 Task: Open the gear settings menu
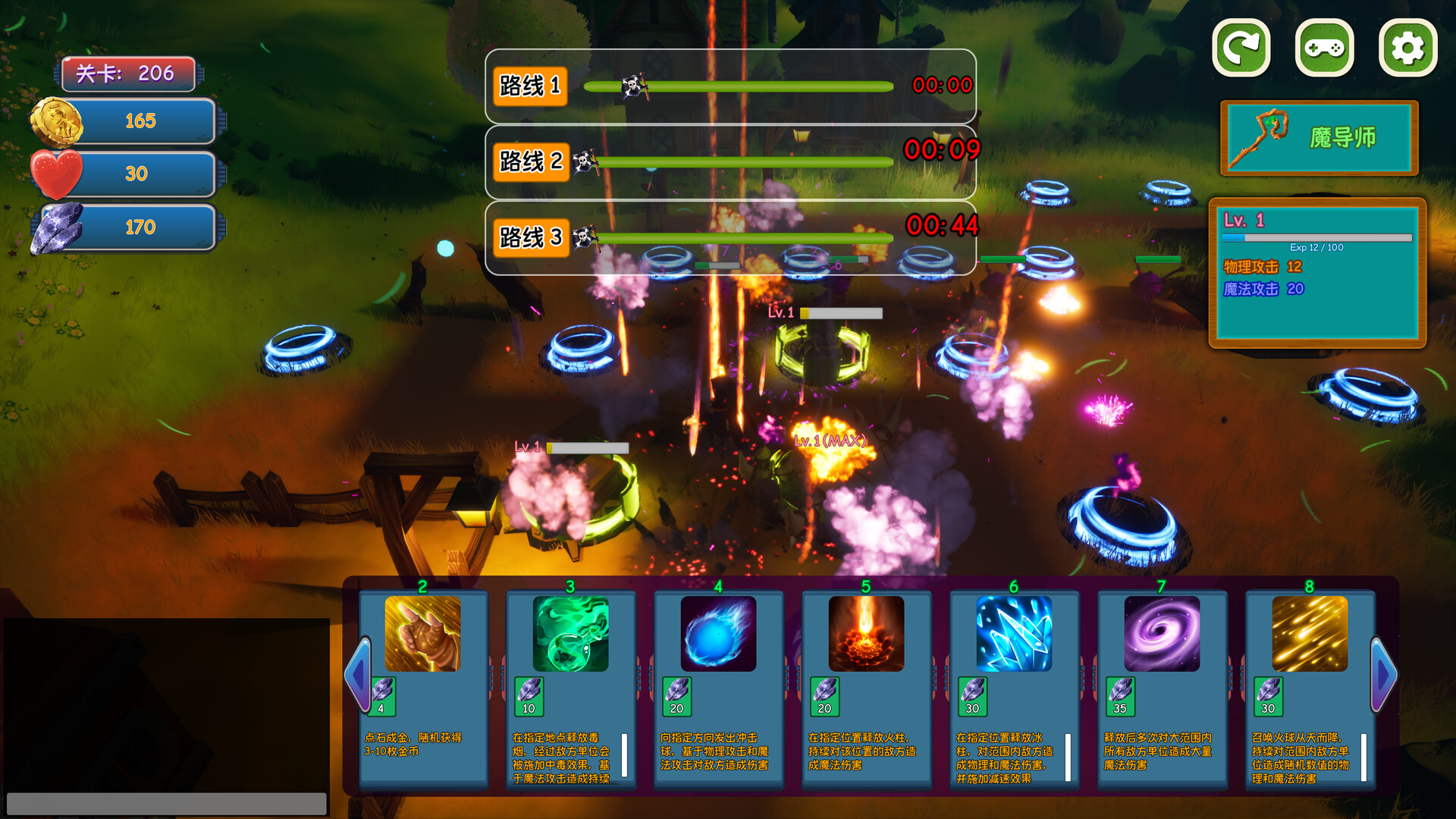[x=1407, y=49]
